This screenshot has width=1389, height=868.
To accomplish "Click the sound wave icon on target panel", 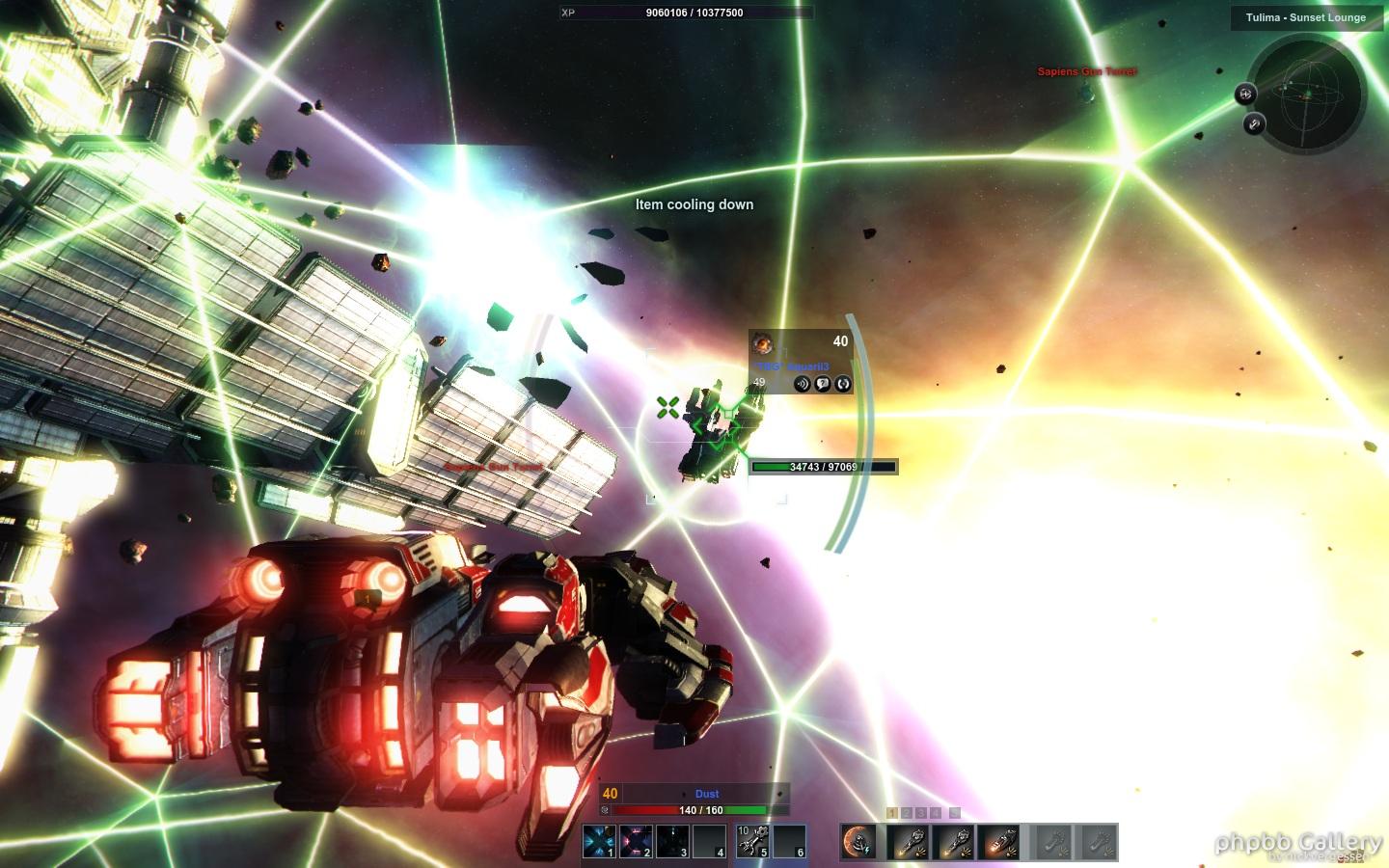I will point(802,384).
